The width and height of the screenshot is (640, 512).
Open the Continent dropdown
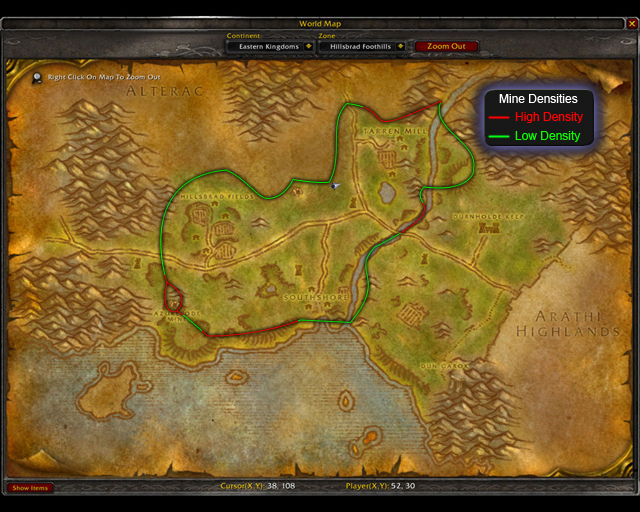pyautogui.click(x=309, y=46)
